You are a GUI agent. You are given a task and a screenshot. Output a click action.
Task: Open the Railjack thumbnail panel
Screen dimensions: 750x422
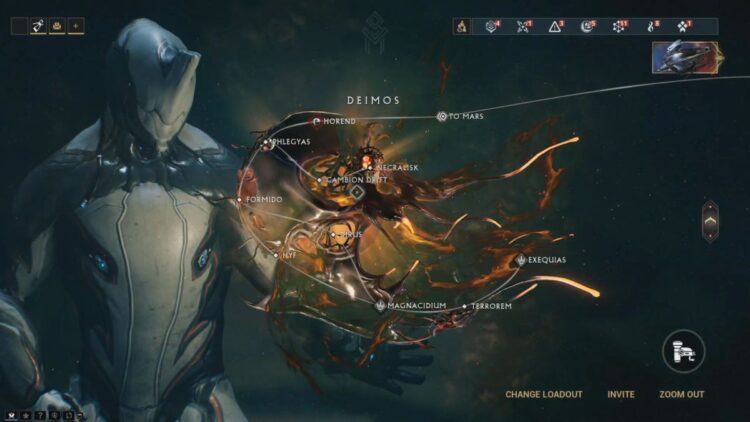(686, 57)
